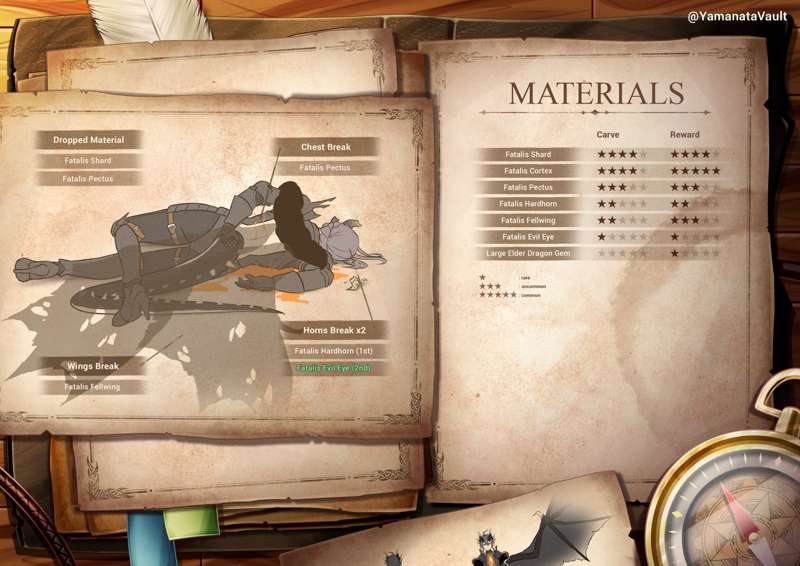The image size is (800, 566).
Task: Choose Fatalis Fellwing under Wings Break
Action: [x=92, y=386]
